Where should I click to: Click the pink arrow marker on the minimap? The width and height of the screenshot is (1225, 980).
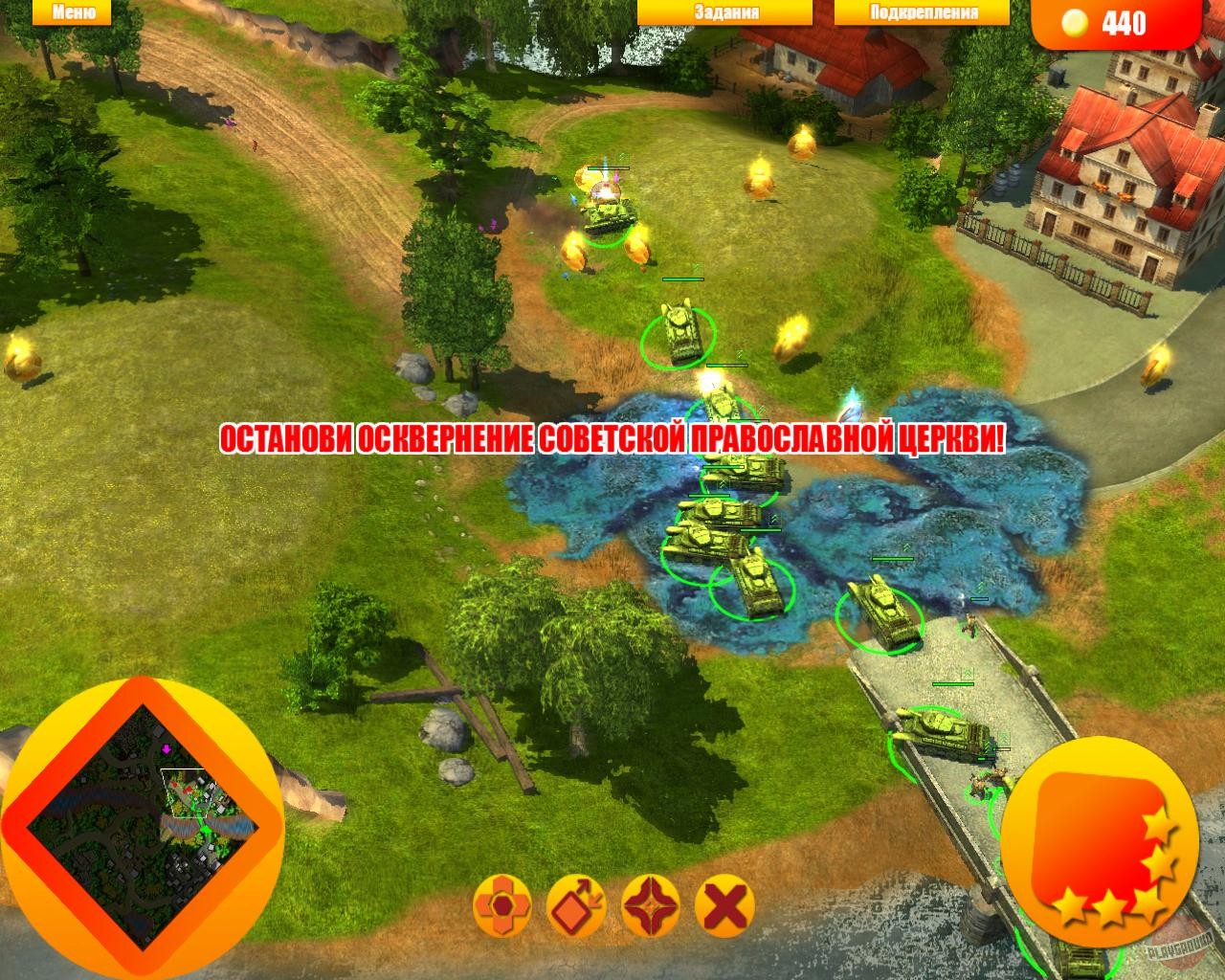click(x=166, y=749)
